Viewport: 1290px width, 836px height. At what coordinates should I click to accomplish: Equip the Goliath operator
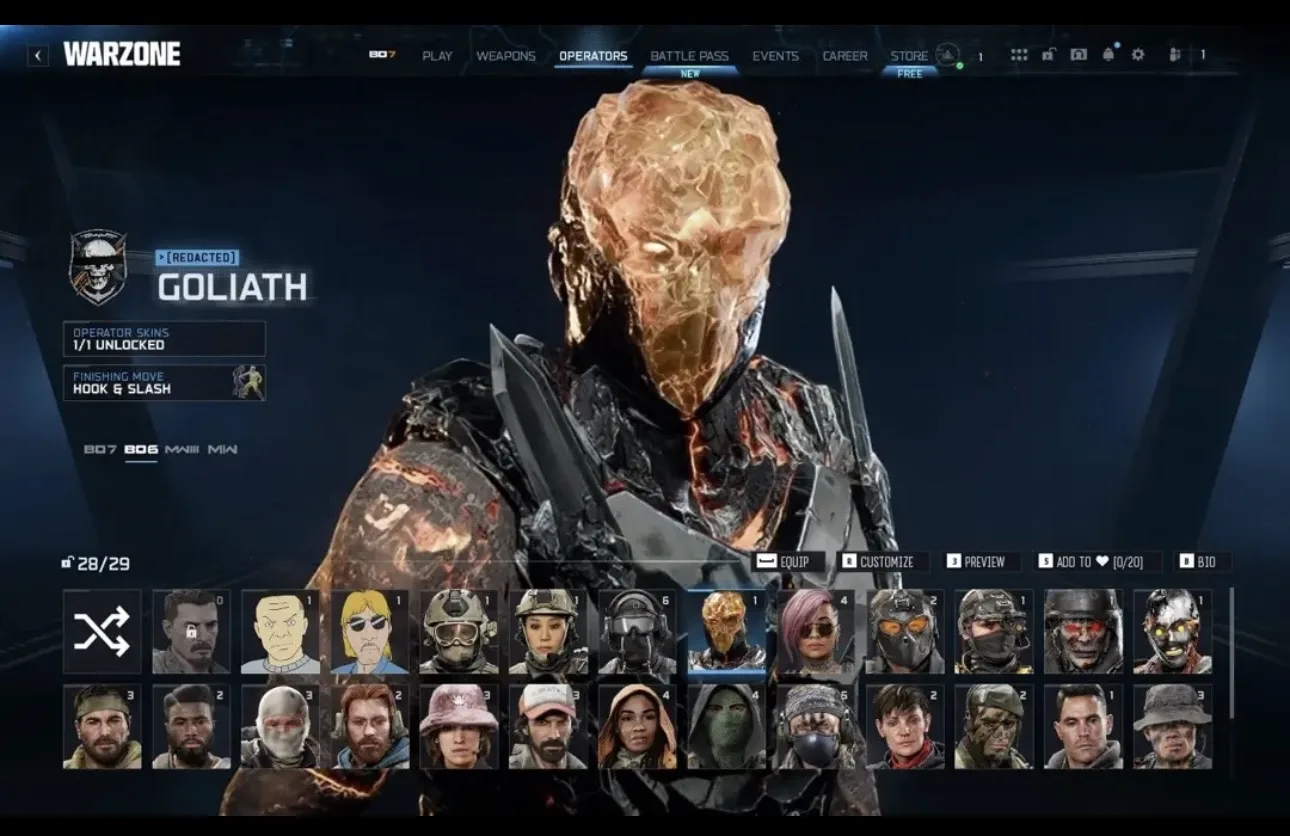pos(788,562)
